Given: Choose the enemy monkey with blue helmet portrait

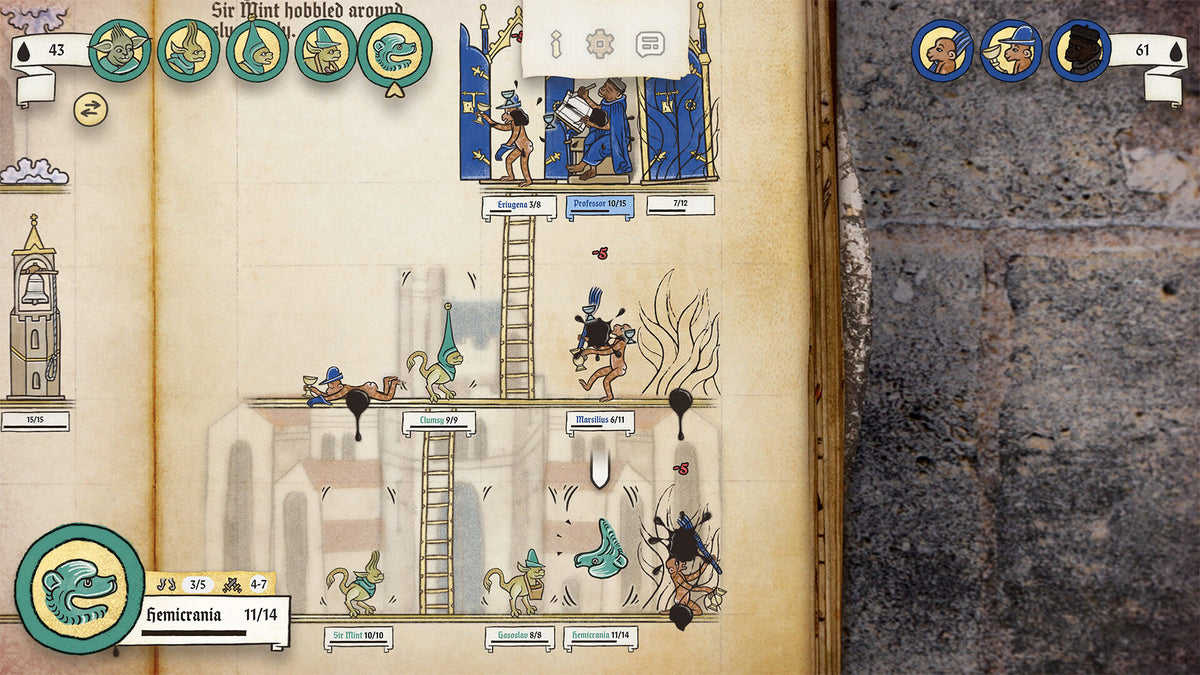Looking at the screenshot, I should pyautogui.click(x=1011, y=50).
